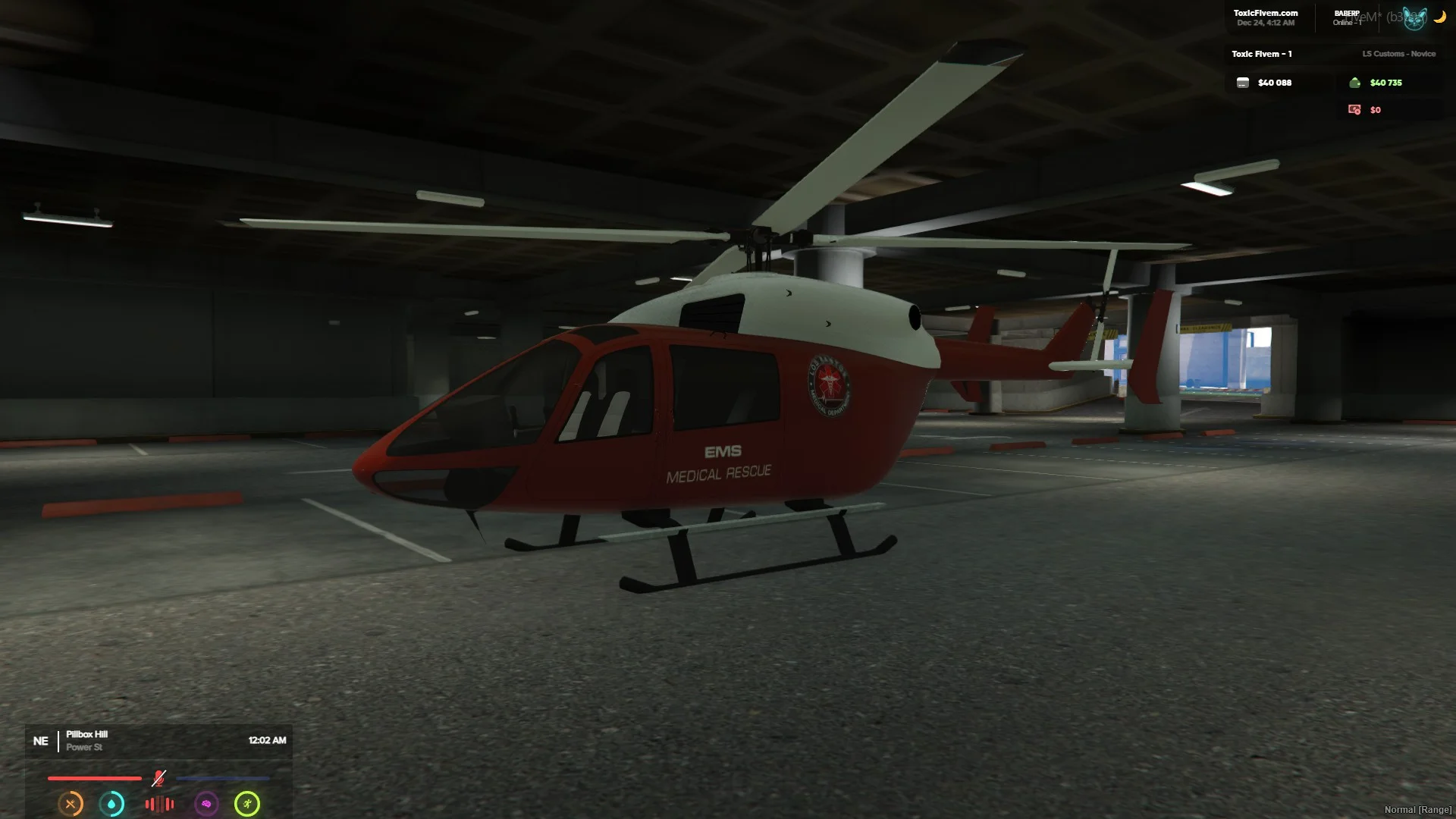The height and width of the screenshot is (819, 1456).
Task: Select the red voice waveform indicator
Action: (159, 804)
